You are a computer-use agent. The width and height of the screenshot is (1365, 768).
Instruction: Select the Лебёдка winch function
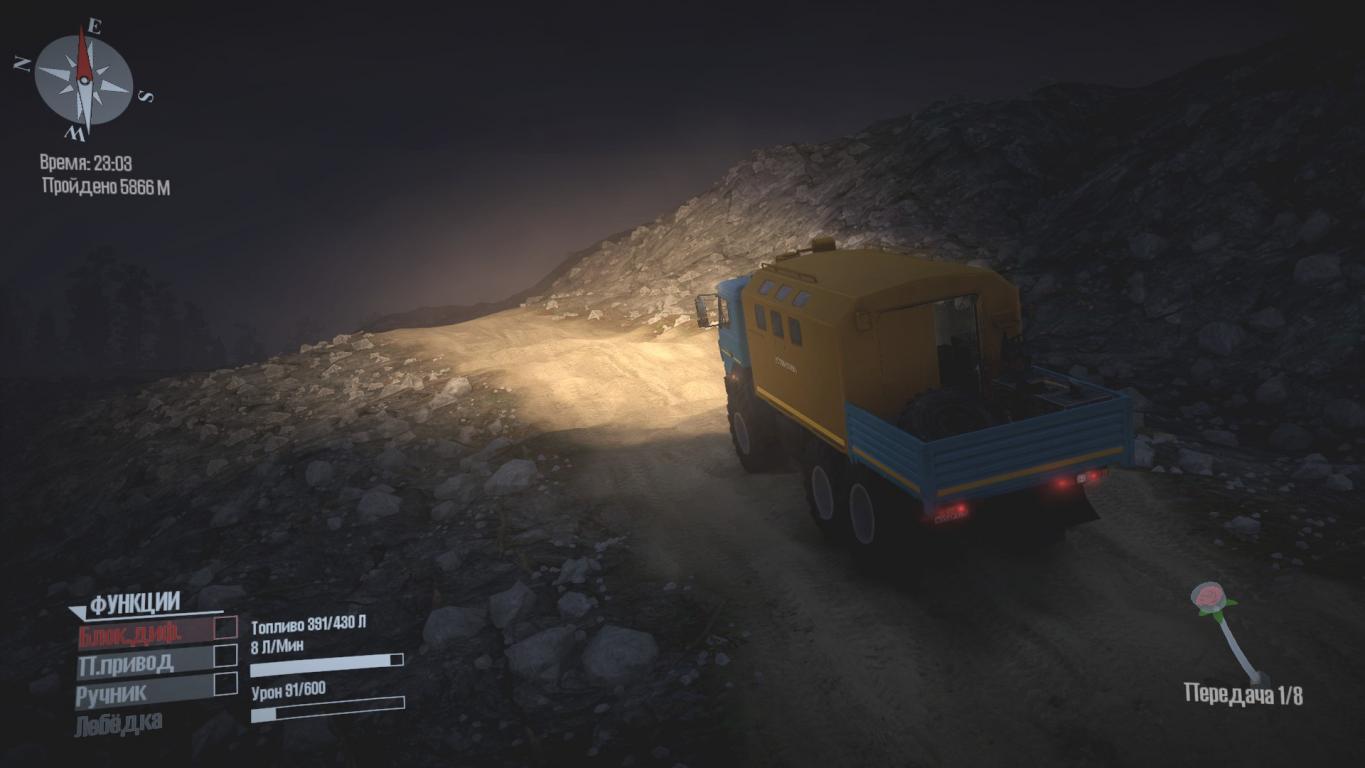[118, 722]
